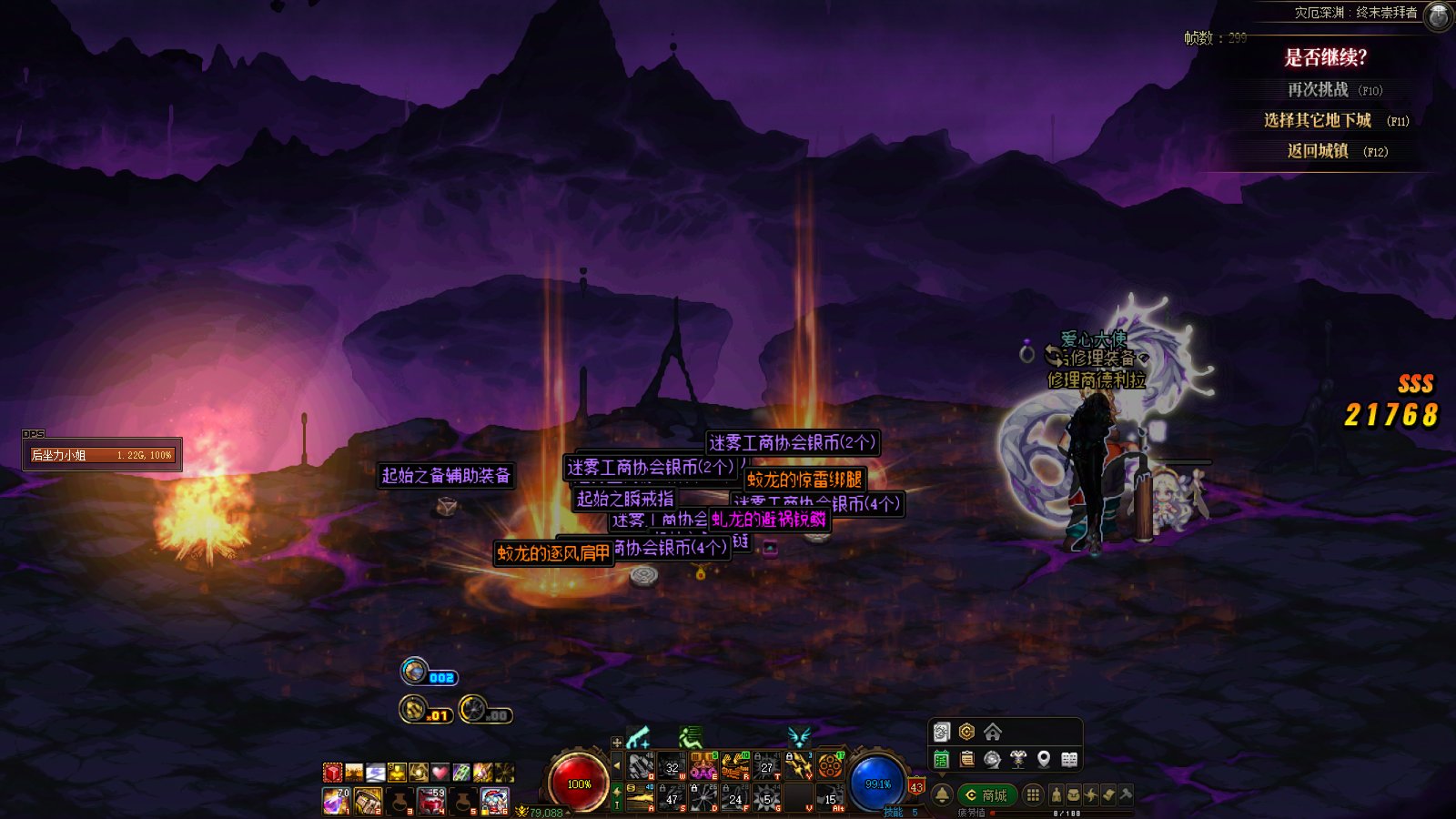Choose 返回城镇 to return to town

1318,151
